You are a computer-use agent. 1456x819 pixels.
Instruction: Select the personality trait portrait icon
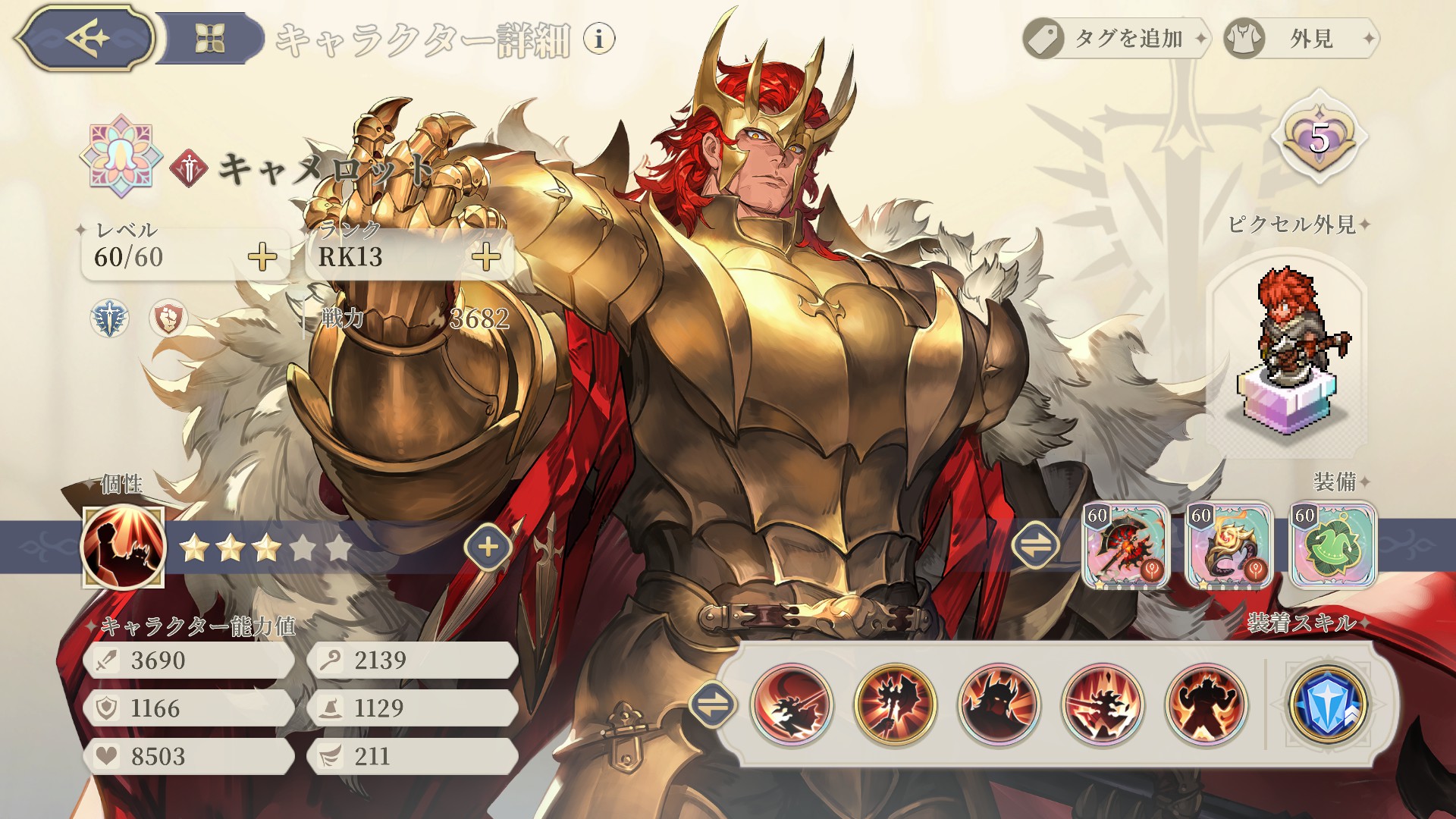(x=123, y=548)
